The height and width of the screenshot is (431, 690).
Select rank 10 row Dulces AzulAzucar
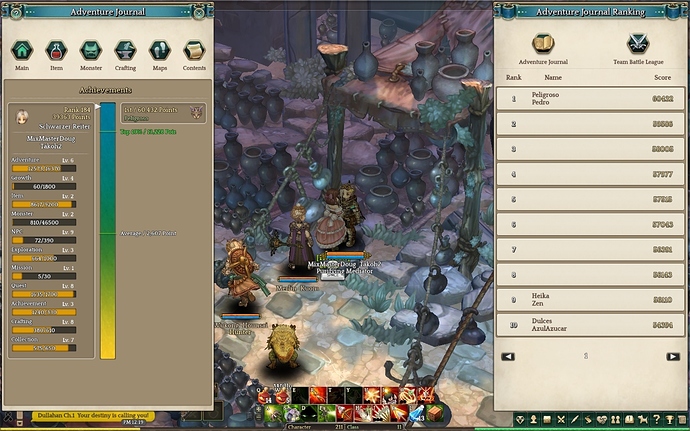tap(588, 325)
